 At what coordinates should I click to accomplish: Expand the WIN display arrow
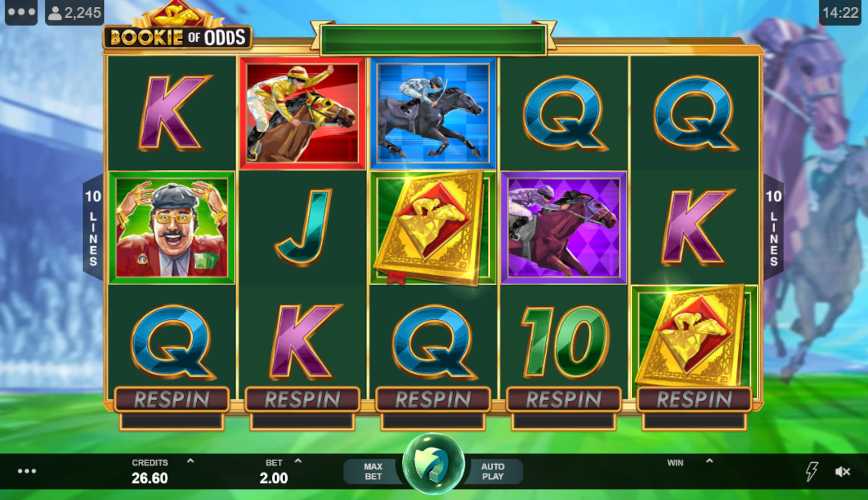point(709,462)
